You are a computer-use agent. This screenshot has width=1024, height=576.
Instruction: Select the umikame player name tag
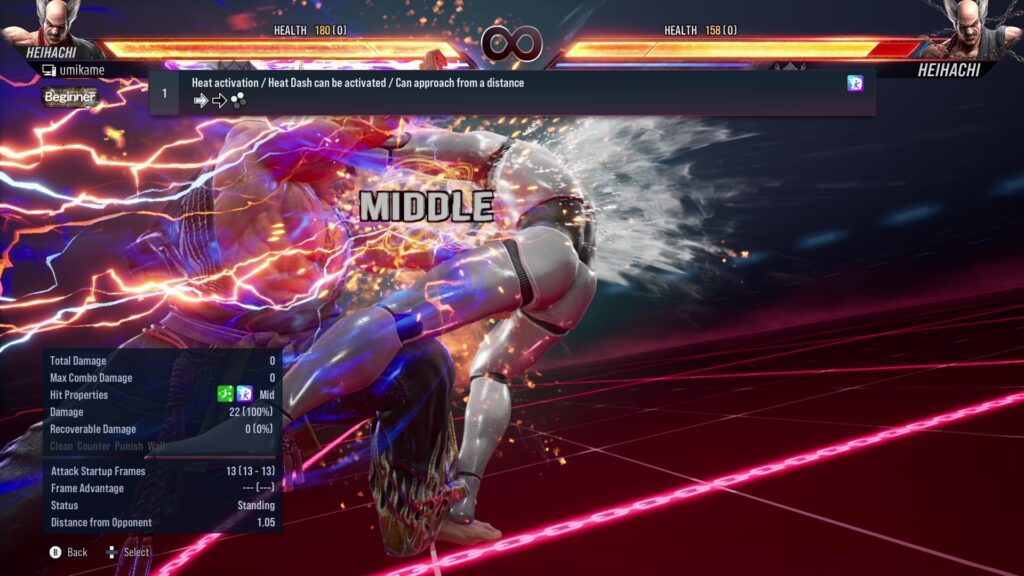pyautogui.click(x=73, y=70)
